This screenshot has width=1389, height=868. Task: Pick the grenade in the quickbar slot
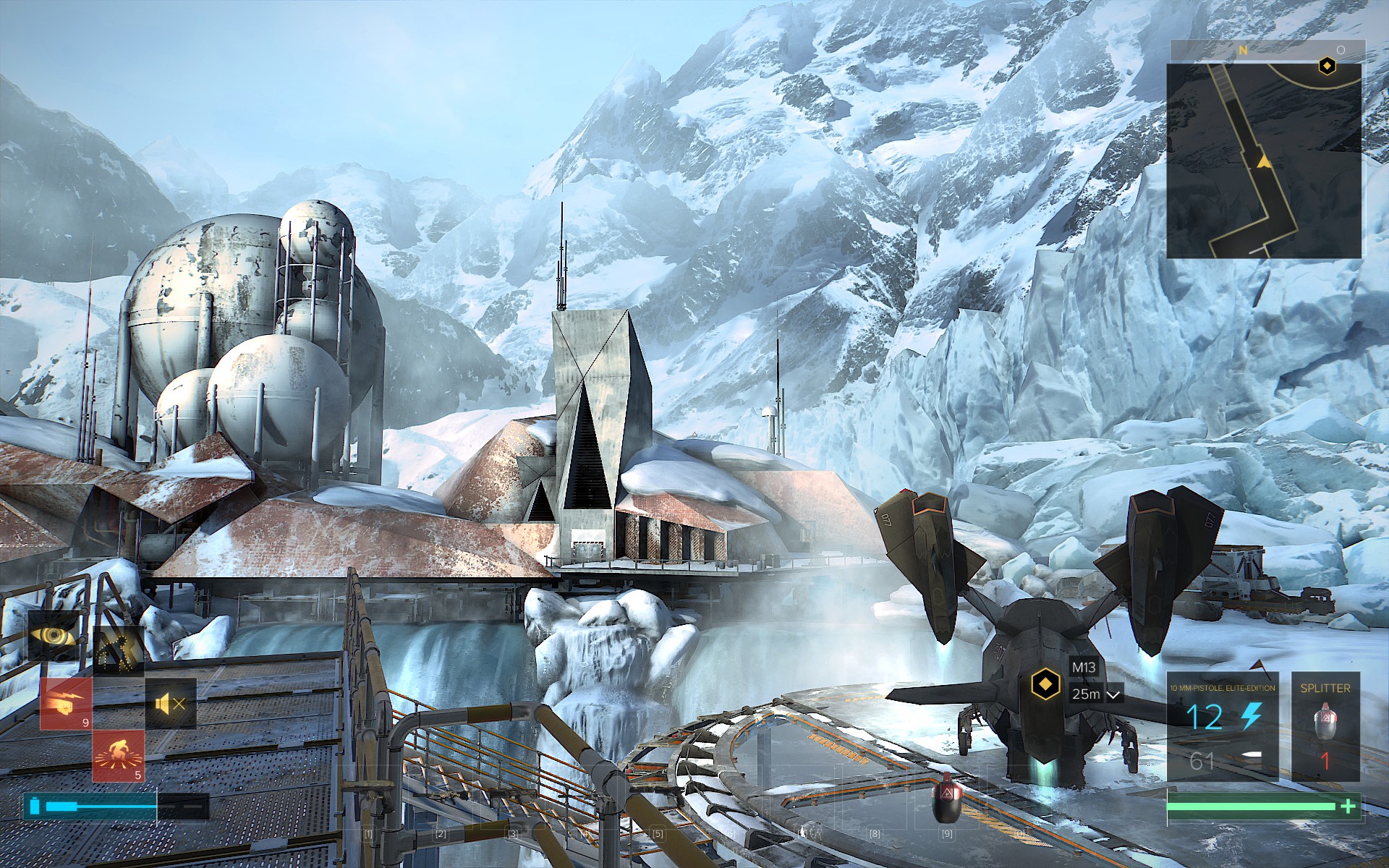(x=946, y=798)
